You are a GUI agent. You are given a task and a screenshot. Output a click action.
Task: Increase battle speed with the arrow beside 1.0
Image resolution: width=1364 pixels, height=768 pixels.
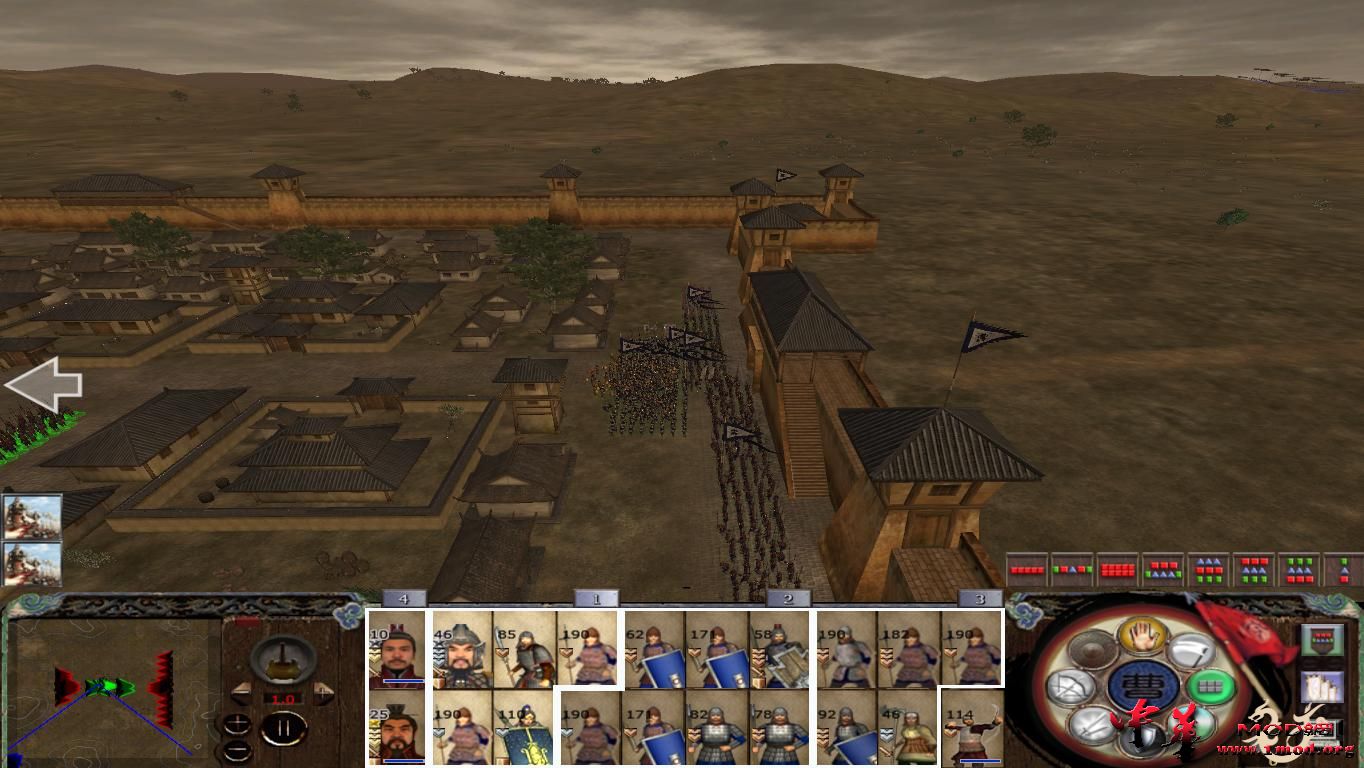323,692
